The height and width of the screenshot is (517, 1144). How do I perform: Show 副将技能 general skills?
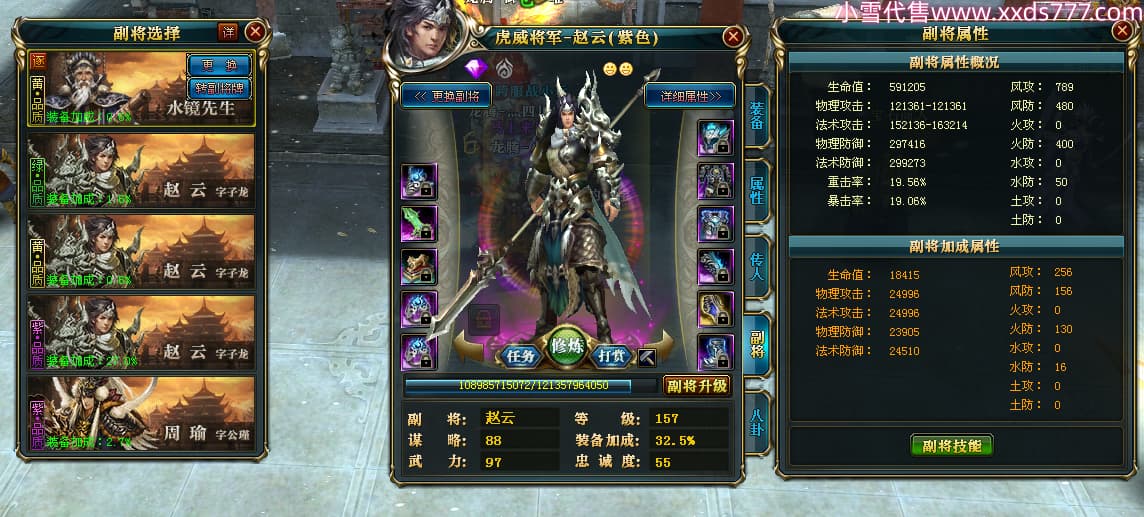951,446
